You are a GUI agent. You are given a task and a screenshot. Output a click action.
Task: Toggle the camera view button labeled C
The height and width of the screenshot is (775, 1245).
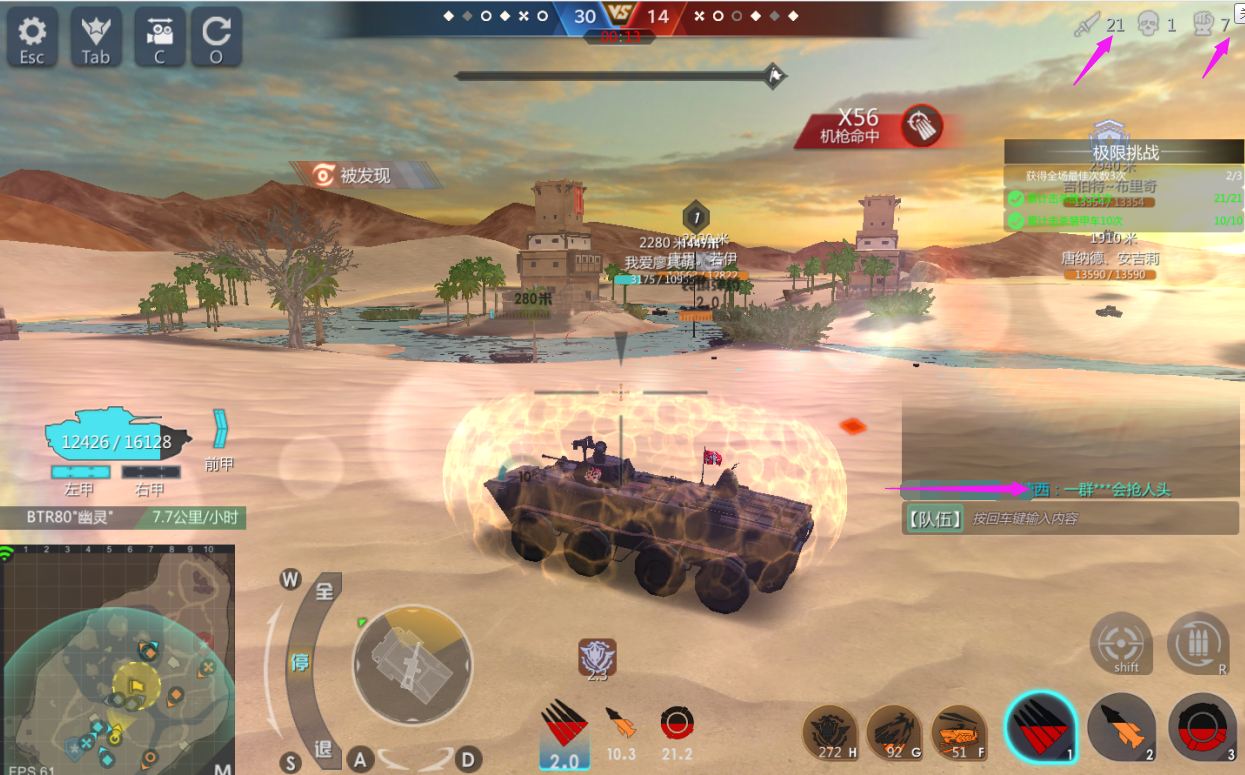click(159, 38)
